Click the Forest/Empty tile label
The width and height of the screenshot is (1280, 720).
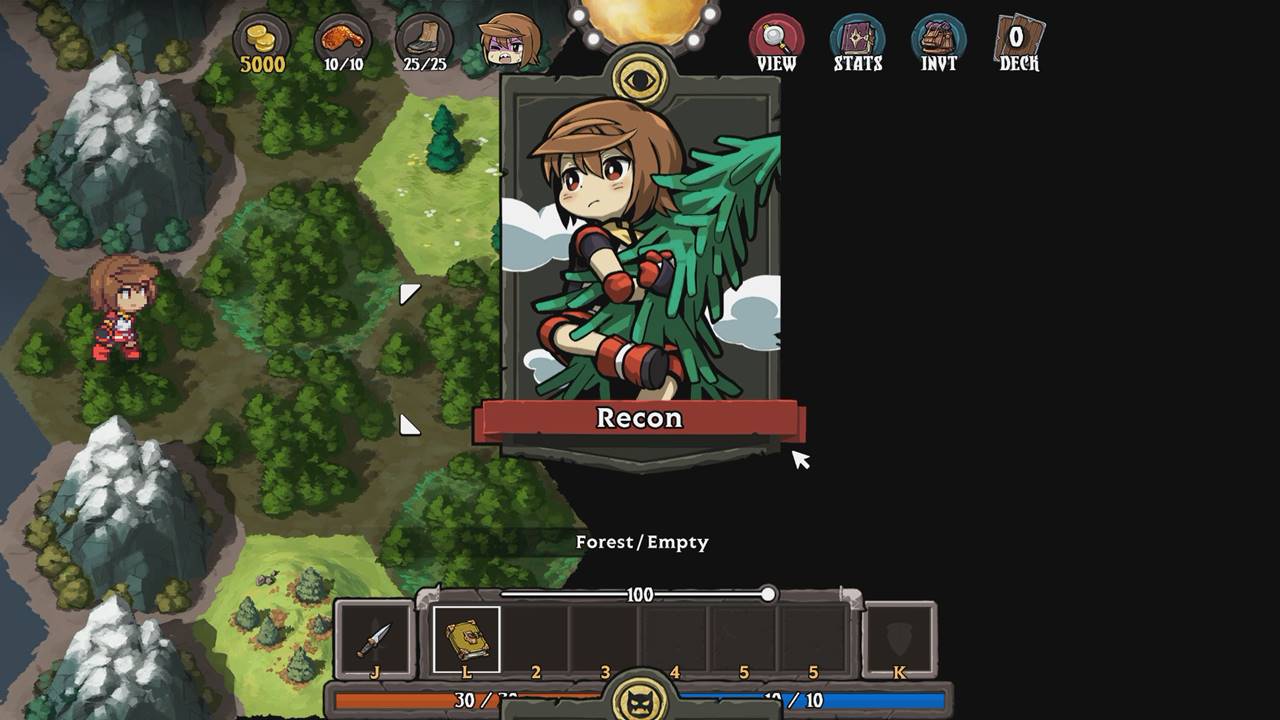pyautogui.click(x=641, y=542)
